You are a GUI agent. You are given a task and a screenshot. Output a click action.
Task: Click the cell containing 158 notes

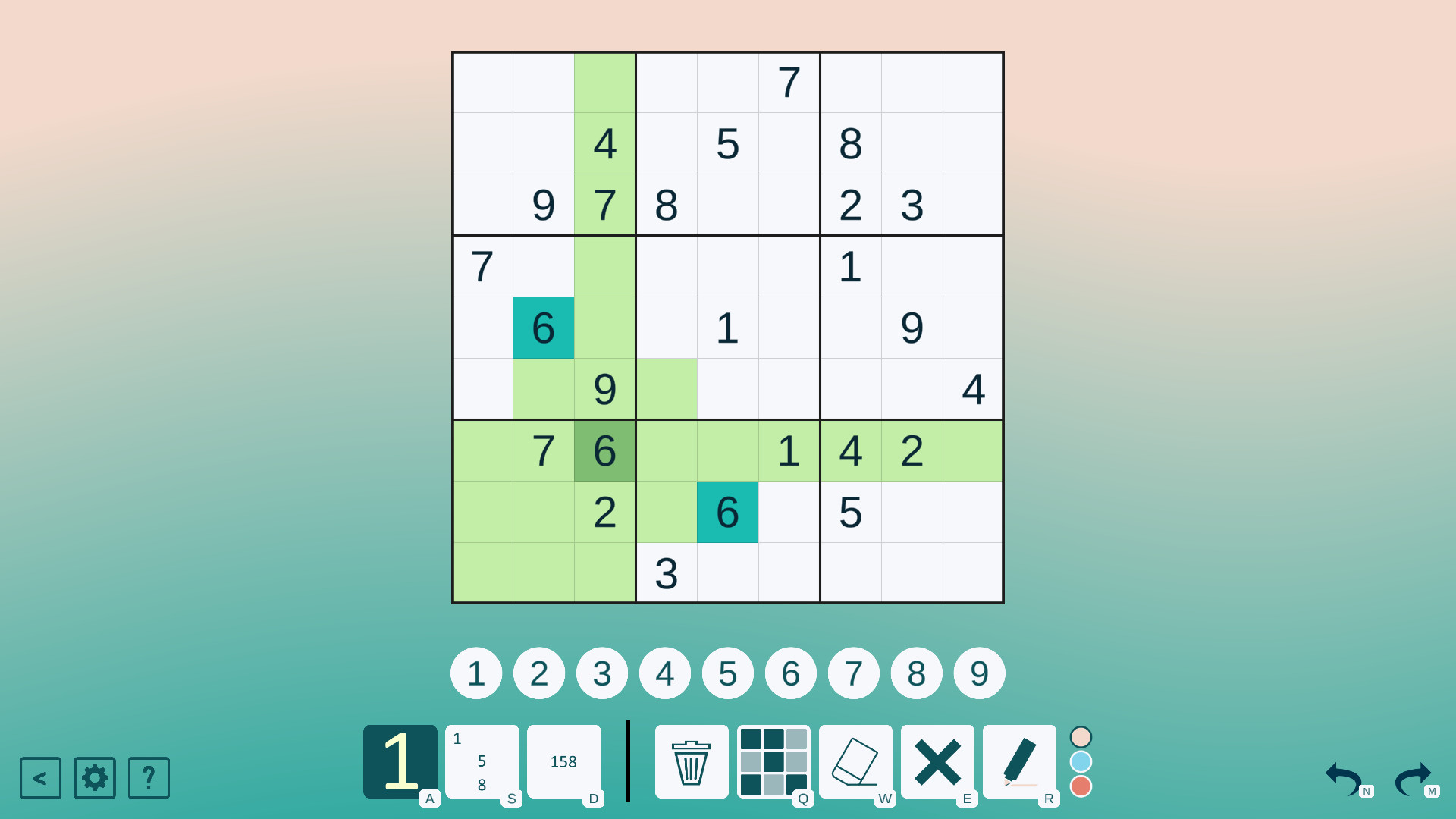(x=564, y=762)
